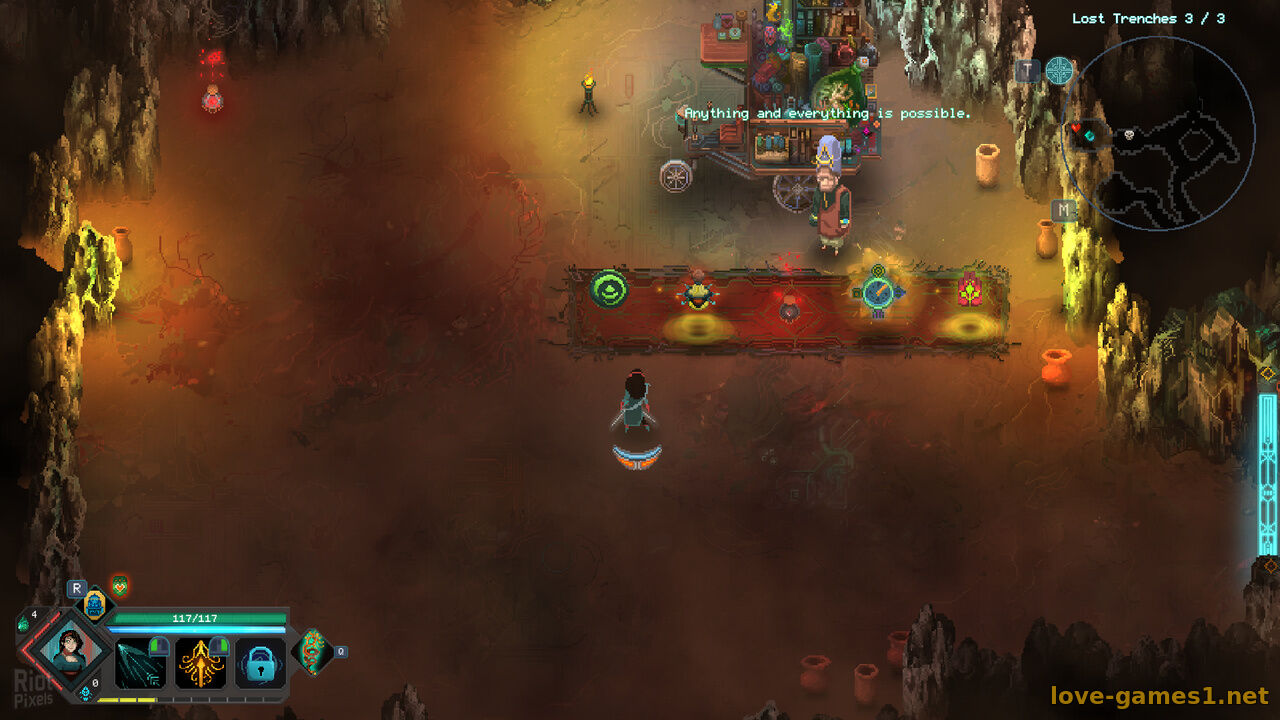Screen dimensions: 1280x720
Task: Inspect the green heart shield buff icon
Action: [x=120, y=586]
